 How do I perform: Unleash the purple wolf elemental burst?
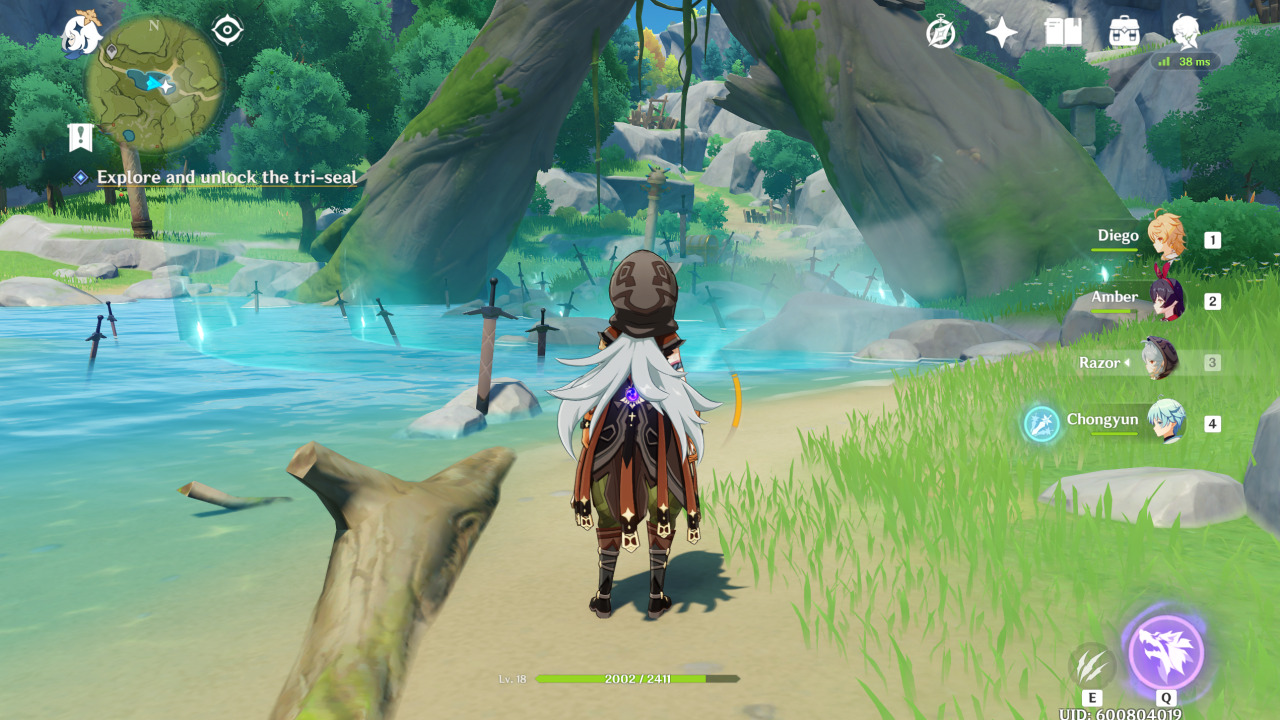tap(1166, 652)
